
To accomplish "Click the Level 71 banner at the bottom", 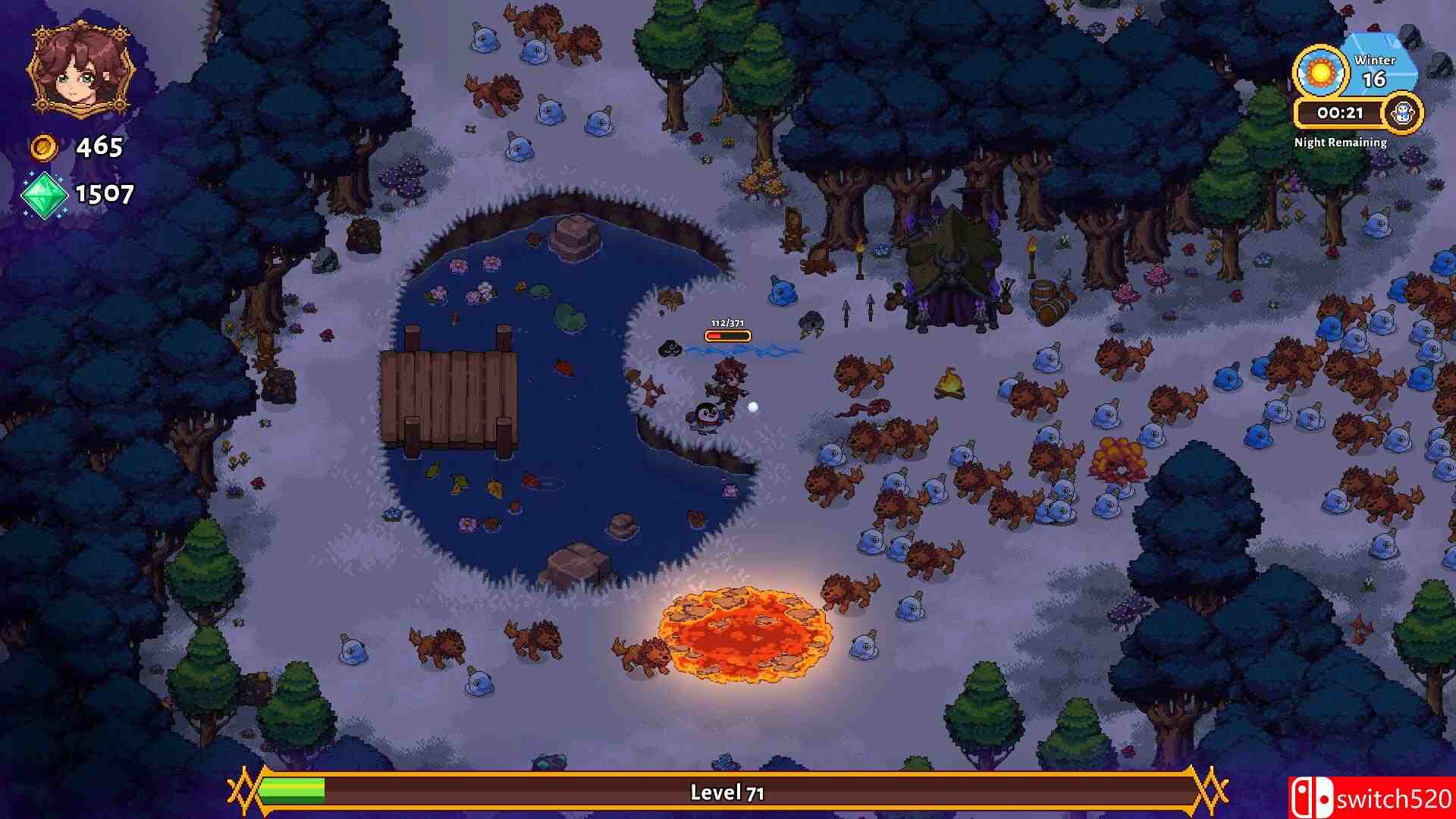I will pyautogui.click(x=728, y=793).
